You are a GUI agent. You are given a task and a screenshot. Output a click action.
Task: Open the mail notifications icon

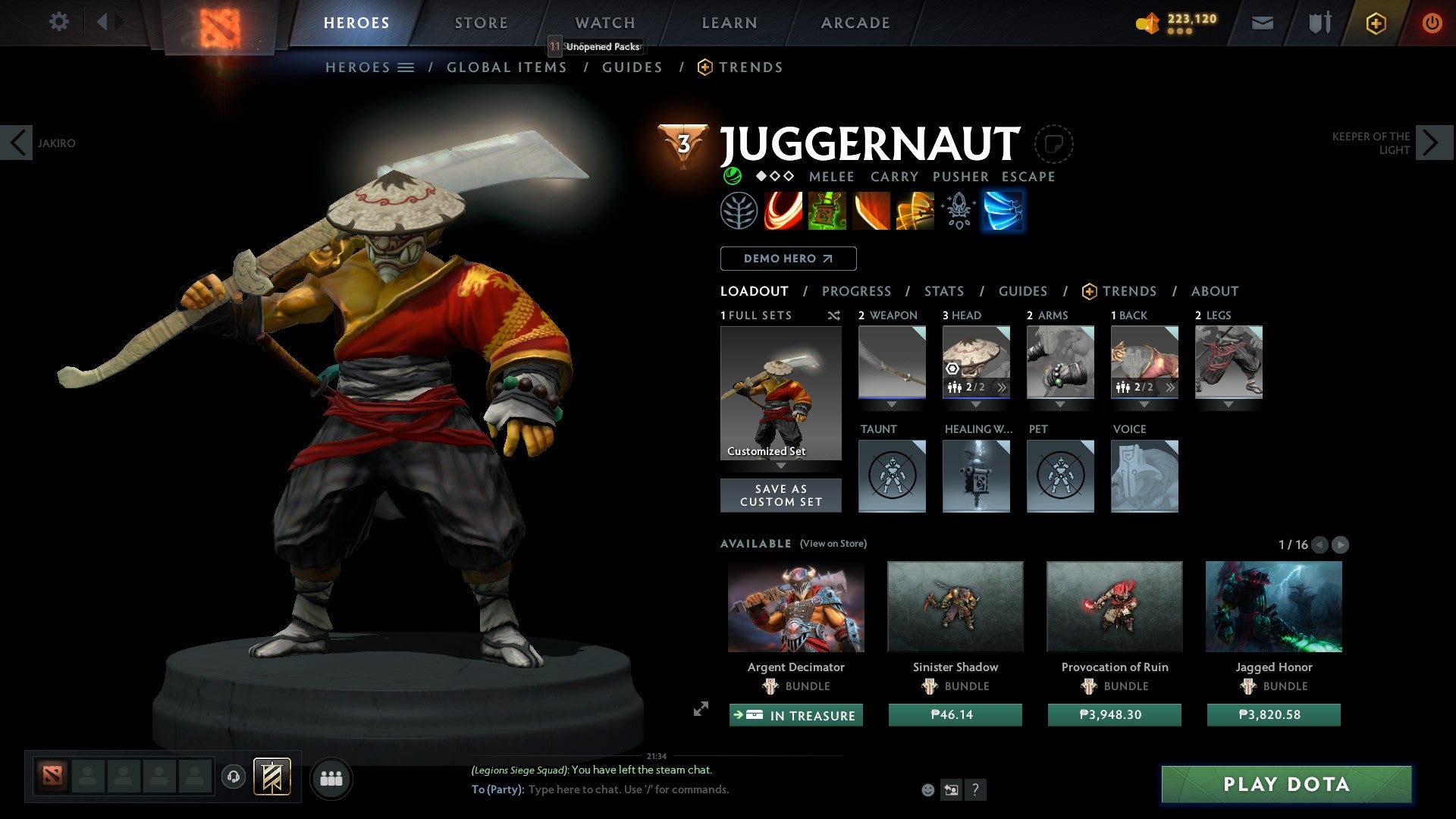(x=1262, y=23)
